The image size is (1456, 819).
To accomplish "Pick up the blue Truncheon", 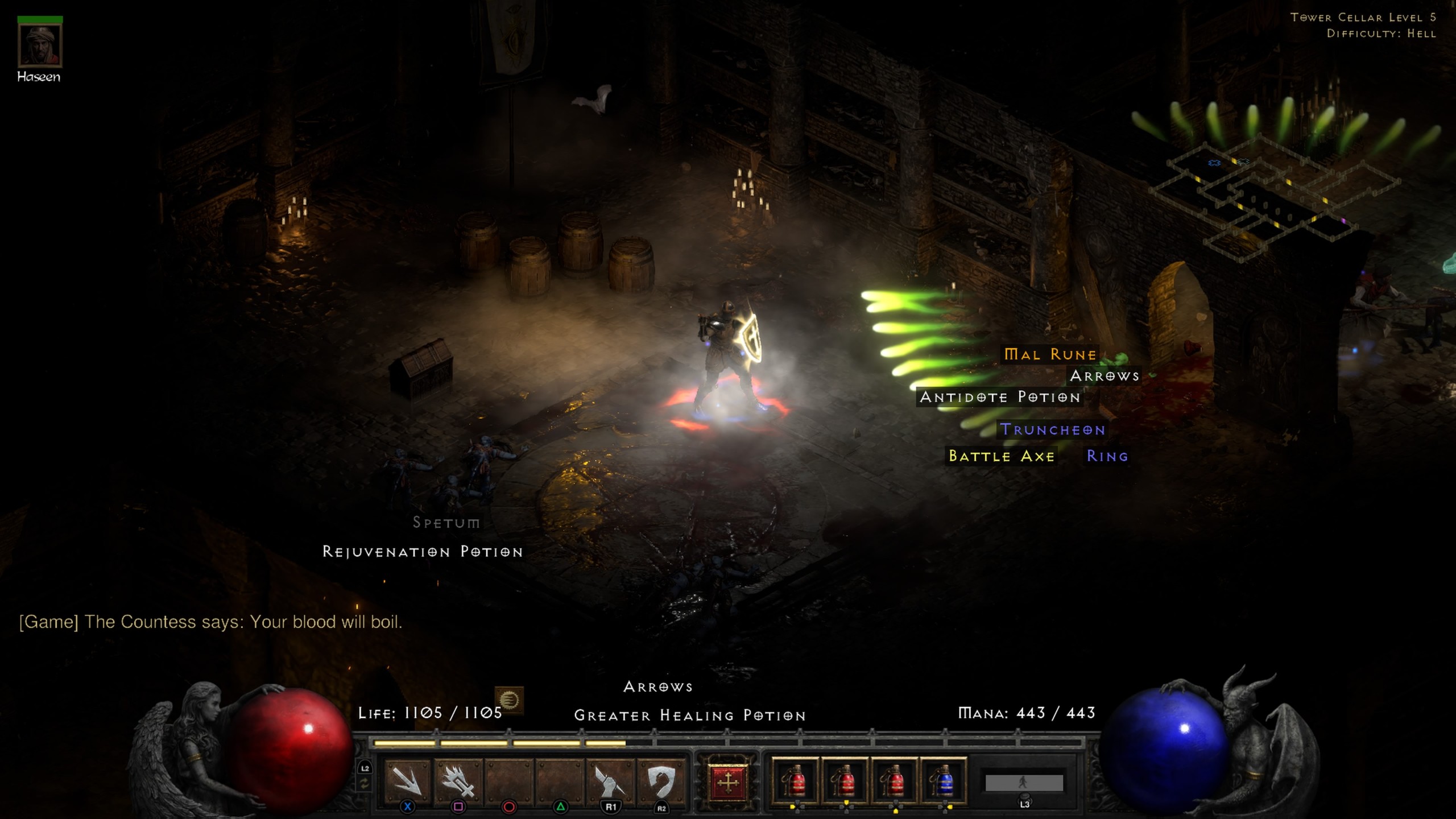I will point(1053,430).
